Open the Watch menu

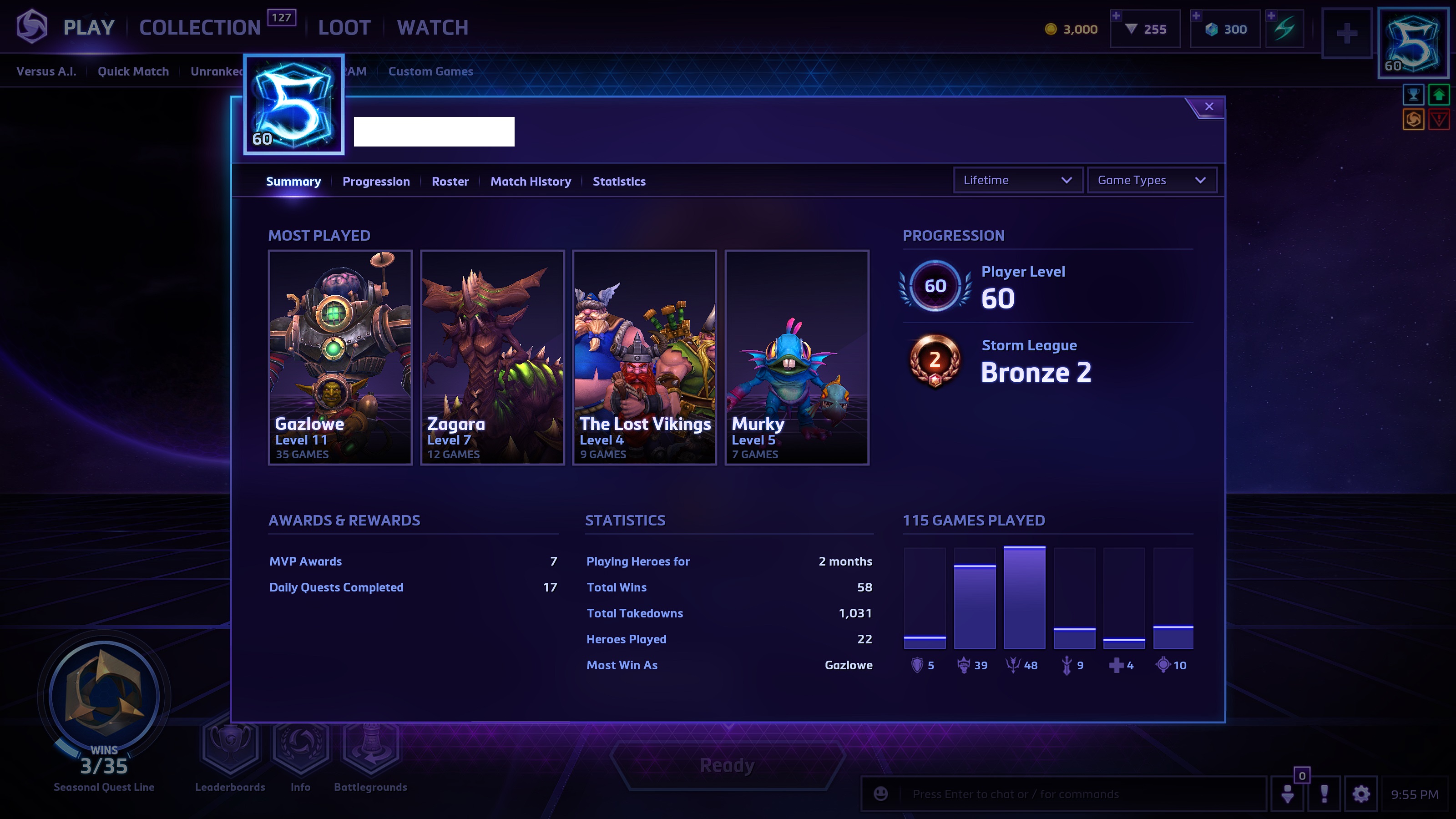(x=432, y=28)
